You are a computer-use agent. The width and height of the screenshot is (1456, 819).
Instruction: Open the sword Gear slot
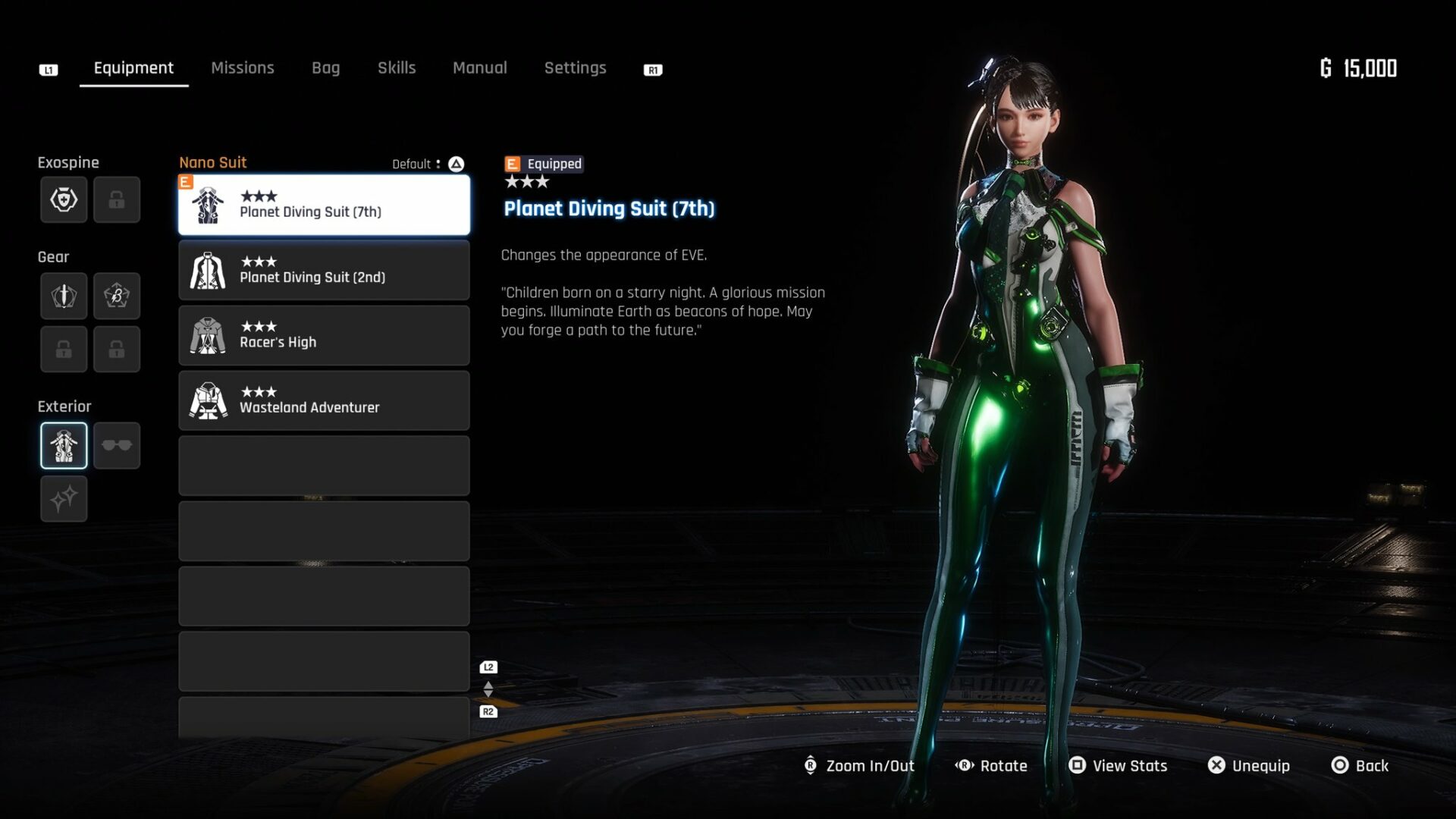(64, 296)
